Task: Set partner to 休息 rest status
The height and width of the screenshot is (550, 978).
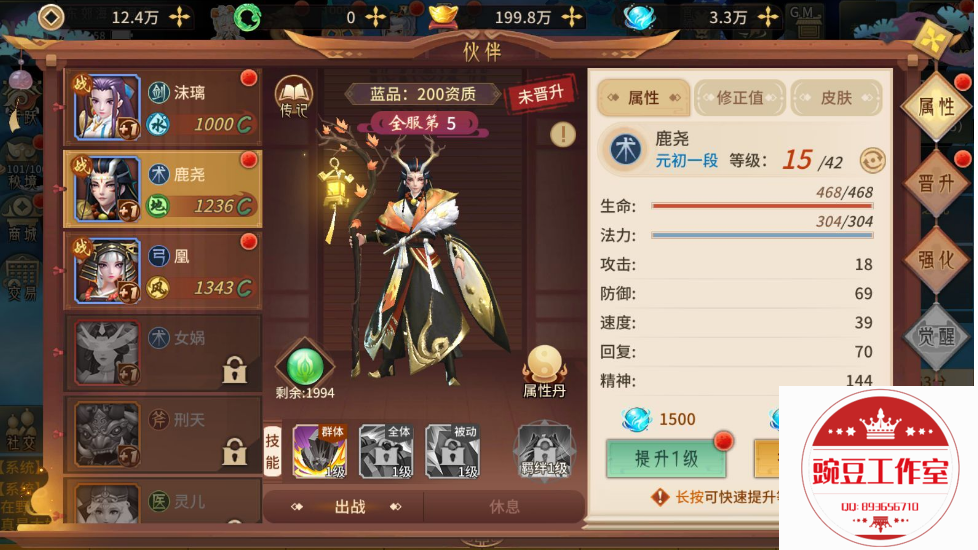Action: 504,507
